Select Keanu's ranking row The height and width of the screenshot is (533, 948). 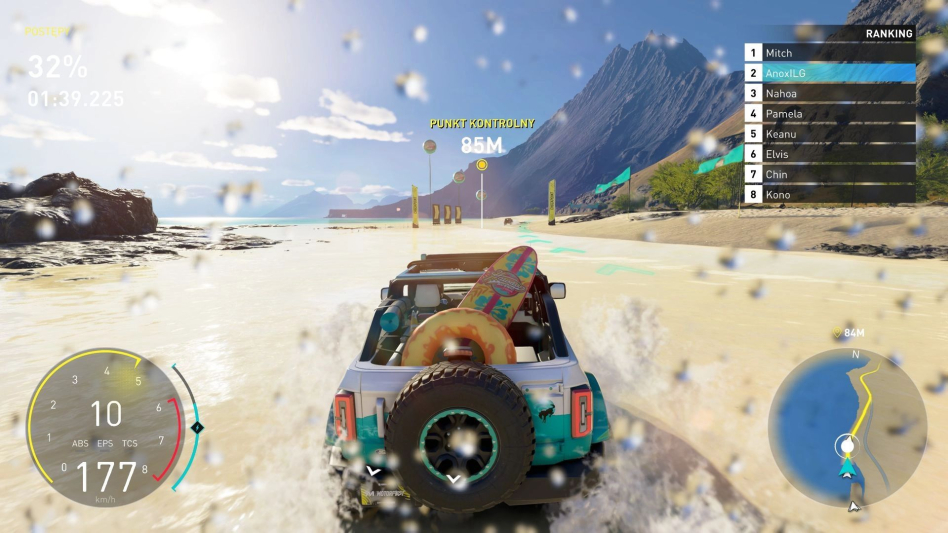pyautogui.click(x=829, y=133)
